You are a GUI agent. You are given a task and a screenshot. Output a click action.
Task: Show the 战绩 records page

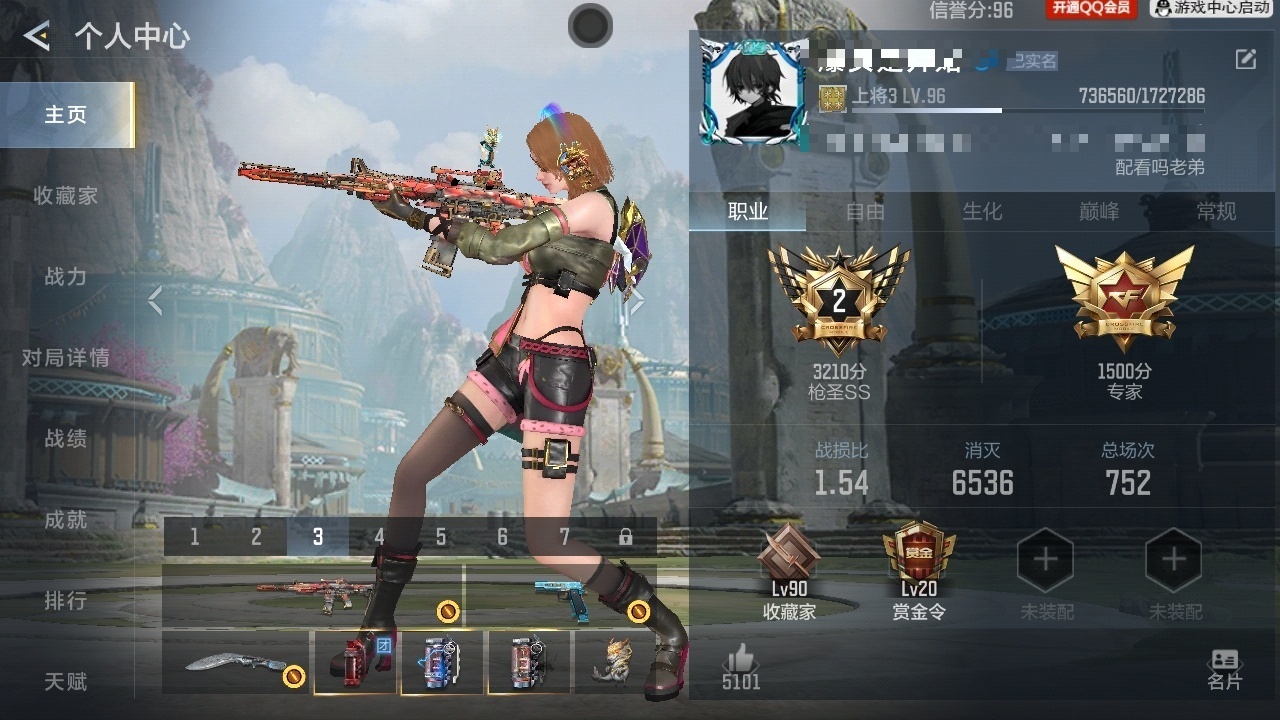tap(66, 439)
